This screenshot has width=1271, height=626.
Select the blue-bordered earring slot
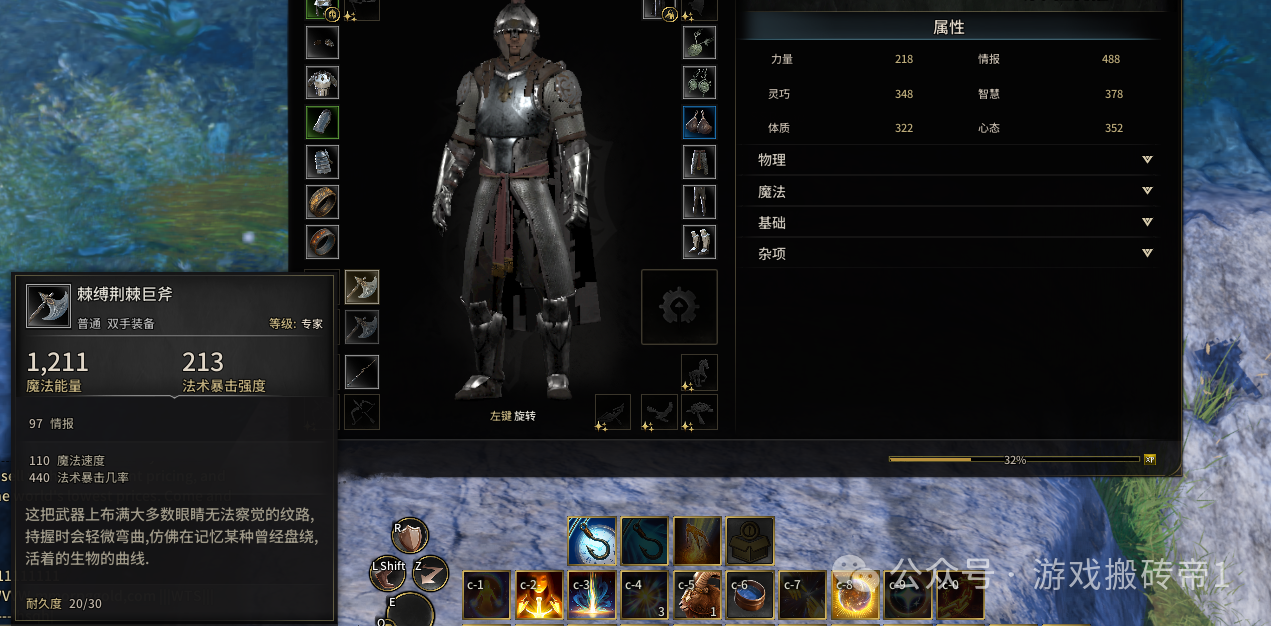pyautogui.click(x=699, y=122)
